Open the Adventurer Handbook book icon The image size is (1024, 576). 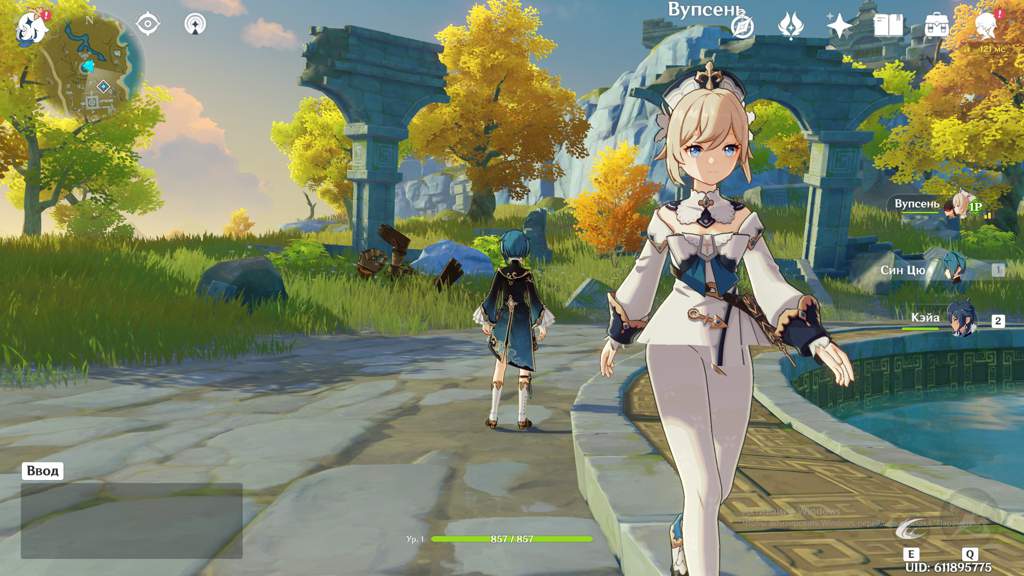[x=888, y=26]
